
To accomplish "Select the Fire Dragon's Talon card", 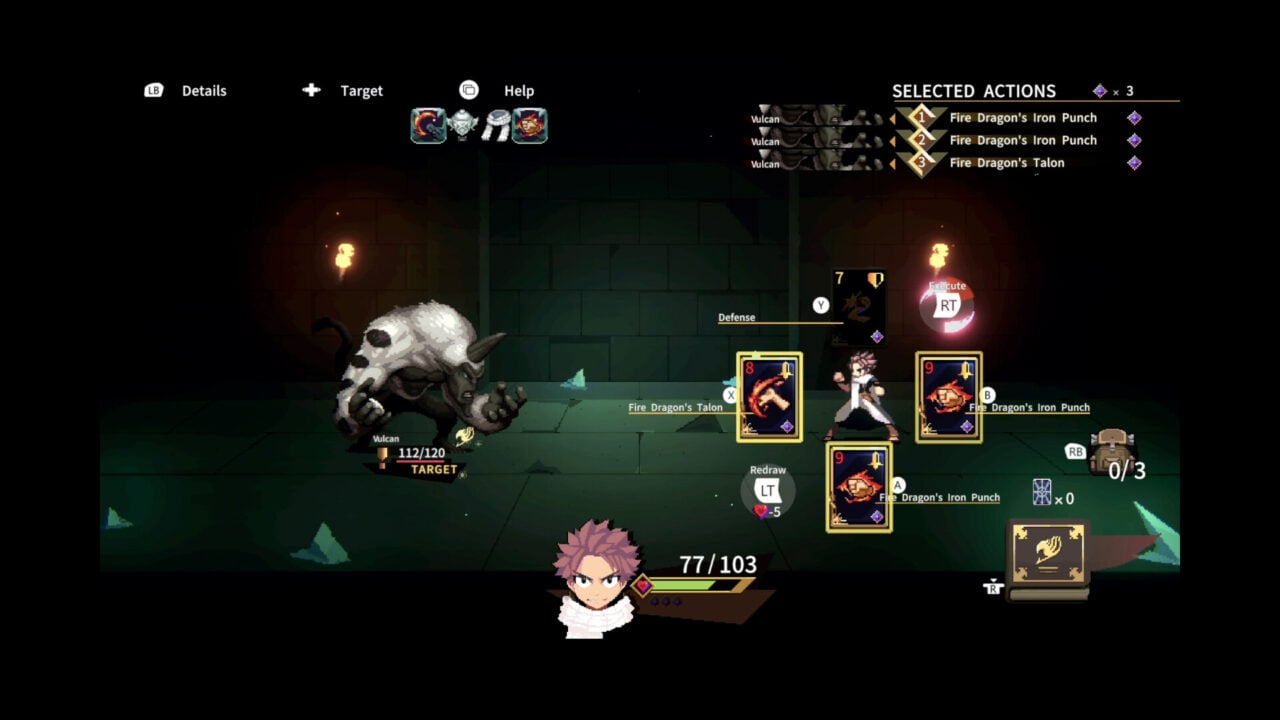I will point(768,399).
